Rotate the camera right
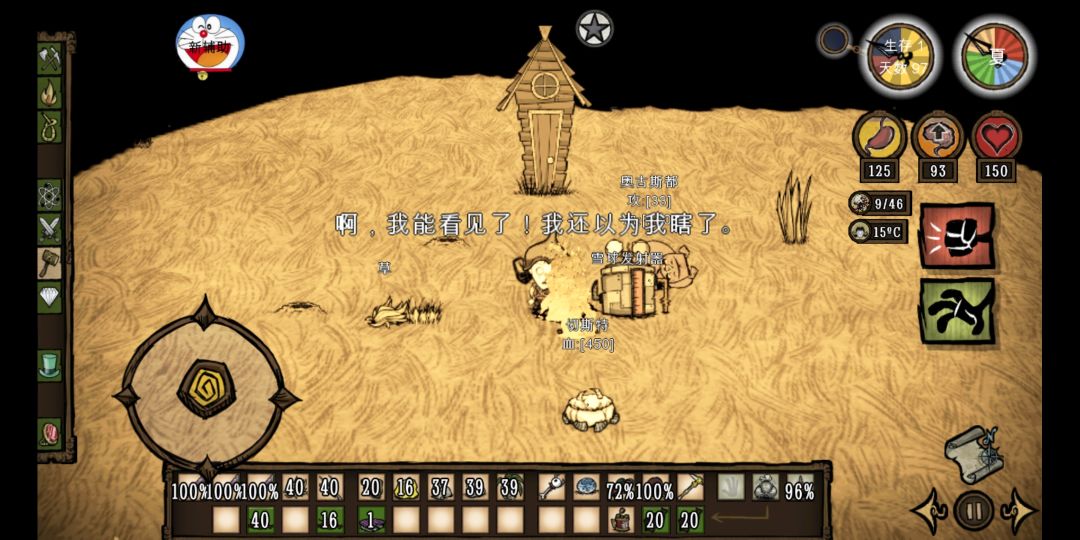The height and width of the screenshot is (540, 1080). tap(1018, 512)
